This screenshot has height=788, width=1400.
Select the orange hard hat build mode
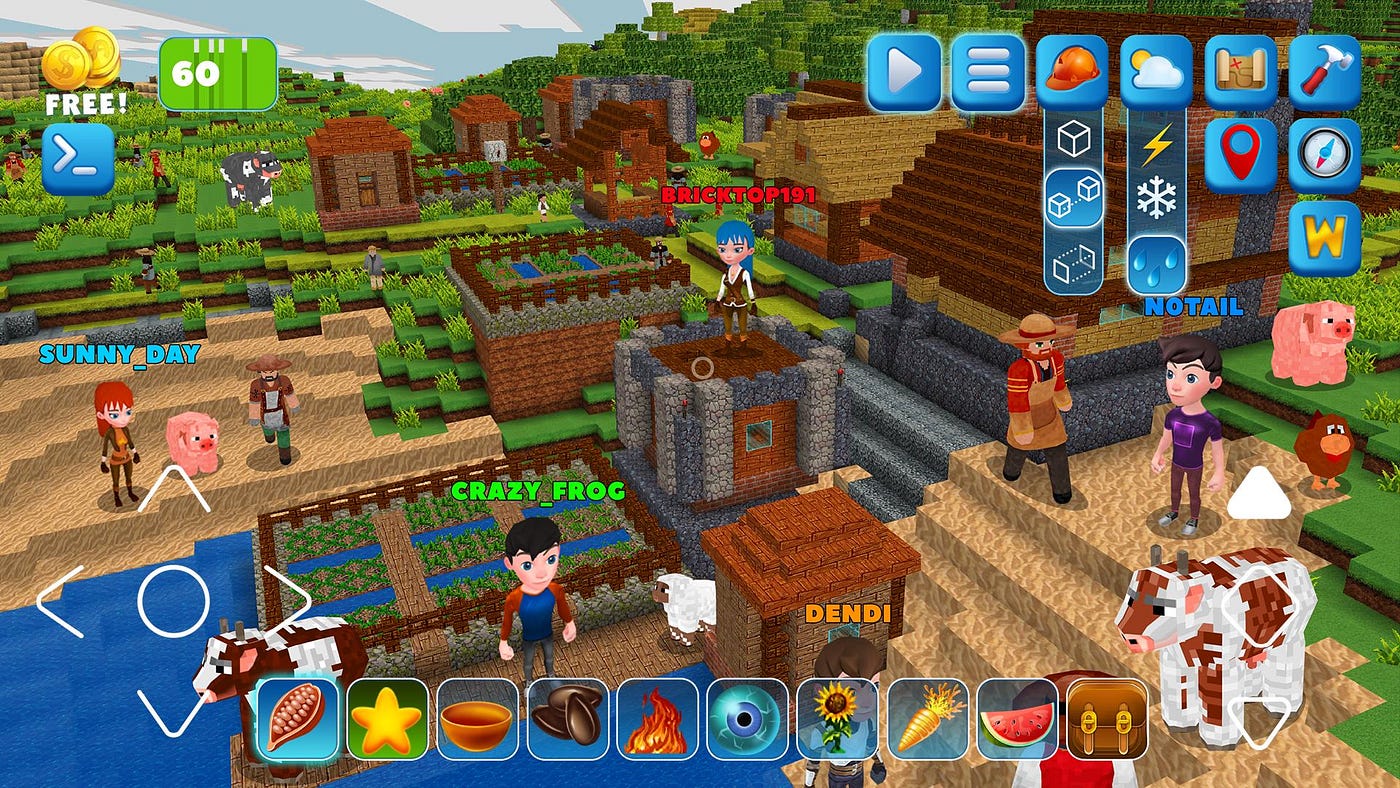[x=1072, y=72]
